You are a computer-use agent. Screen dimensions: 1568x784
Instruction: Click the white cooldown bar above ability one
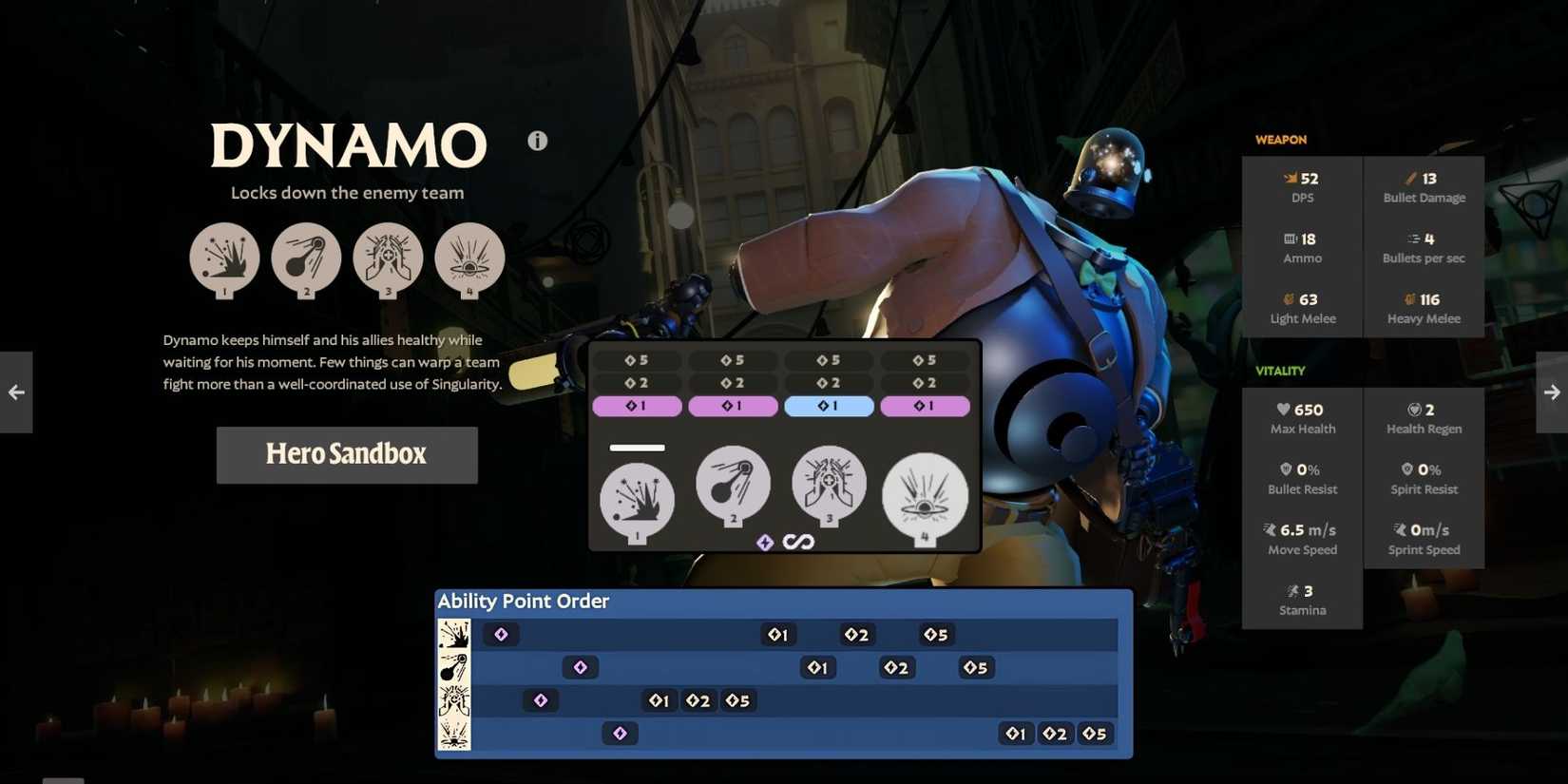pyautogui.click(x=639, y=447)
